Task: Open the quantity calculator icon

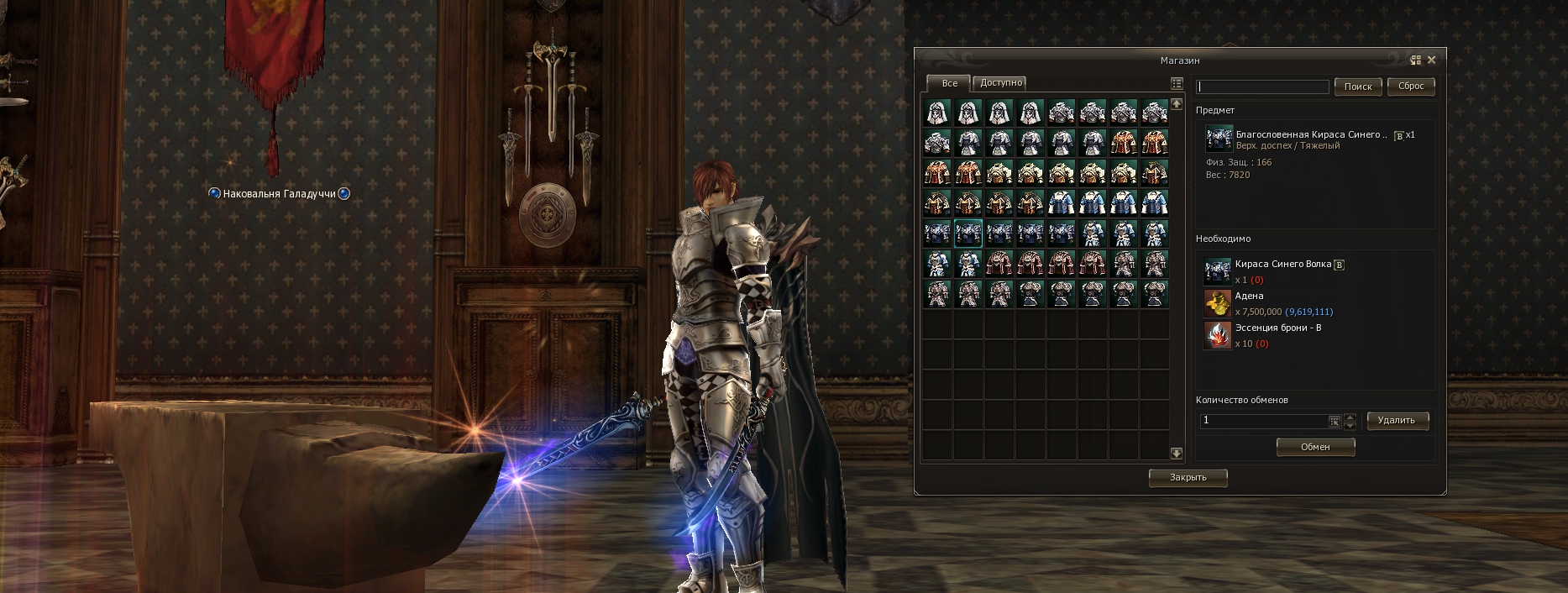Action: tap(1335, 421)
